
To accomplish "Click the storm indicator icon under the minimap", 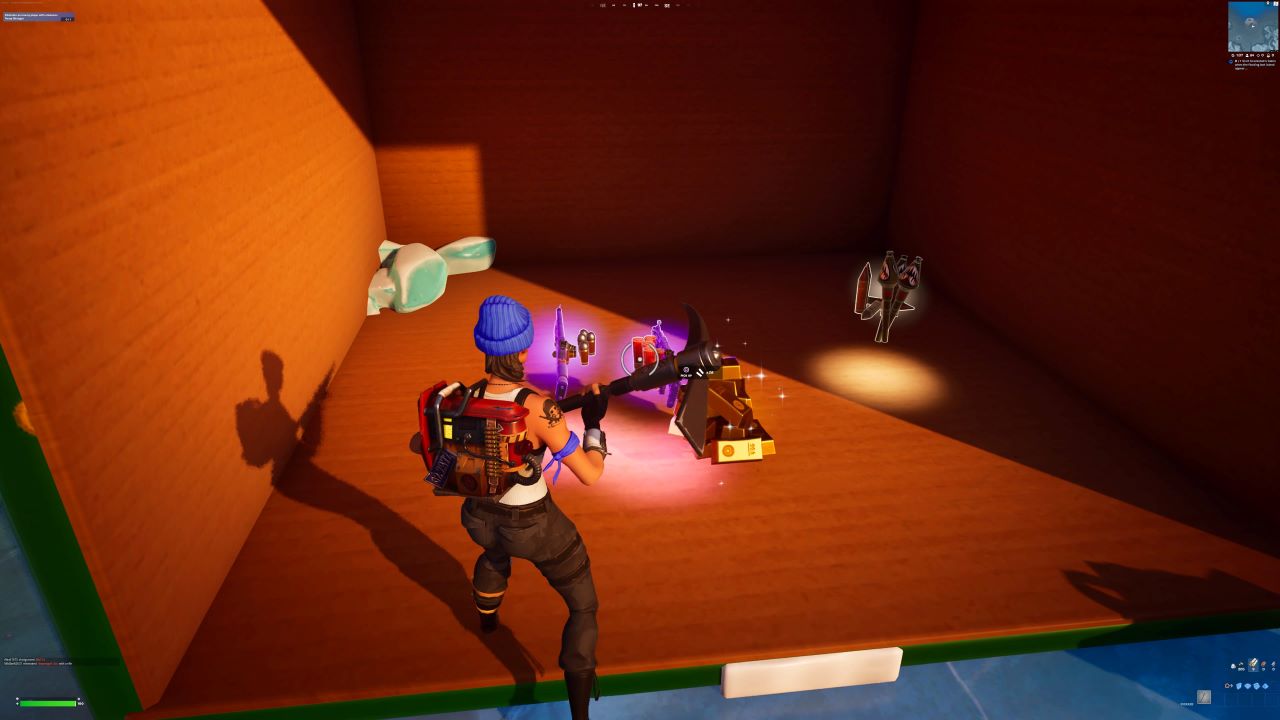I will 1232,55.
